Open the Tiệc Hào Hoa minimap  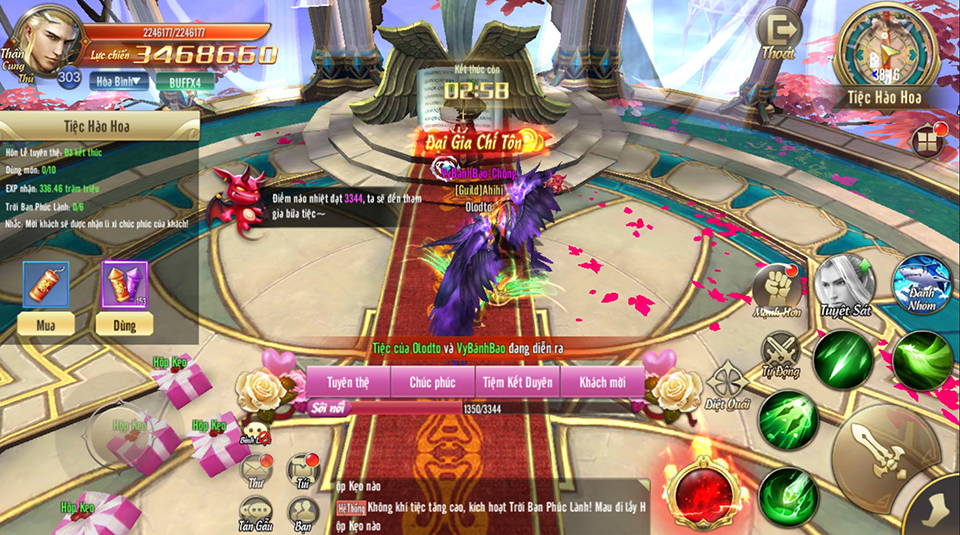884,50
